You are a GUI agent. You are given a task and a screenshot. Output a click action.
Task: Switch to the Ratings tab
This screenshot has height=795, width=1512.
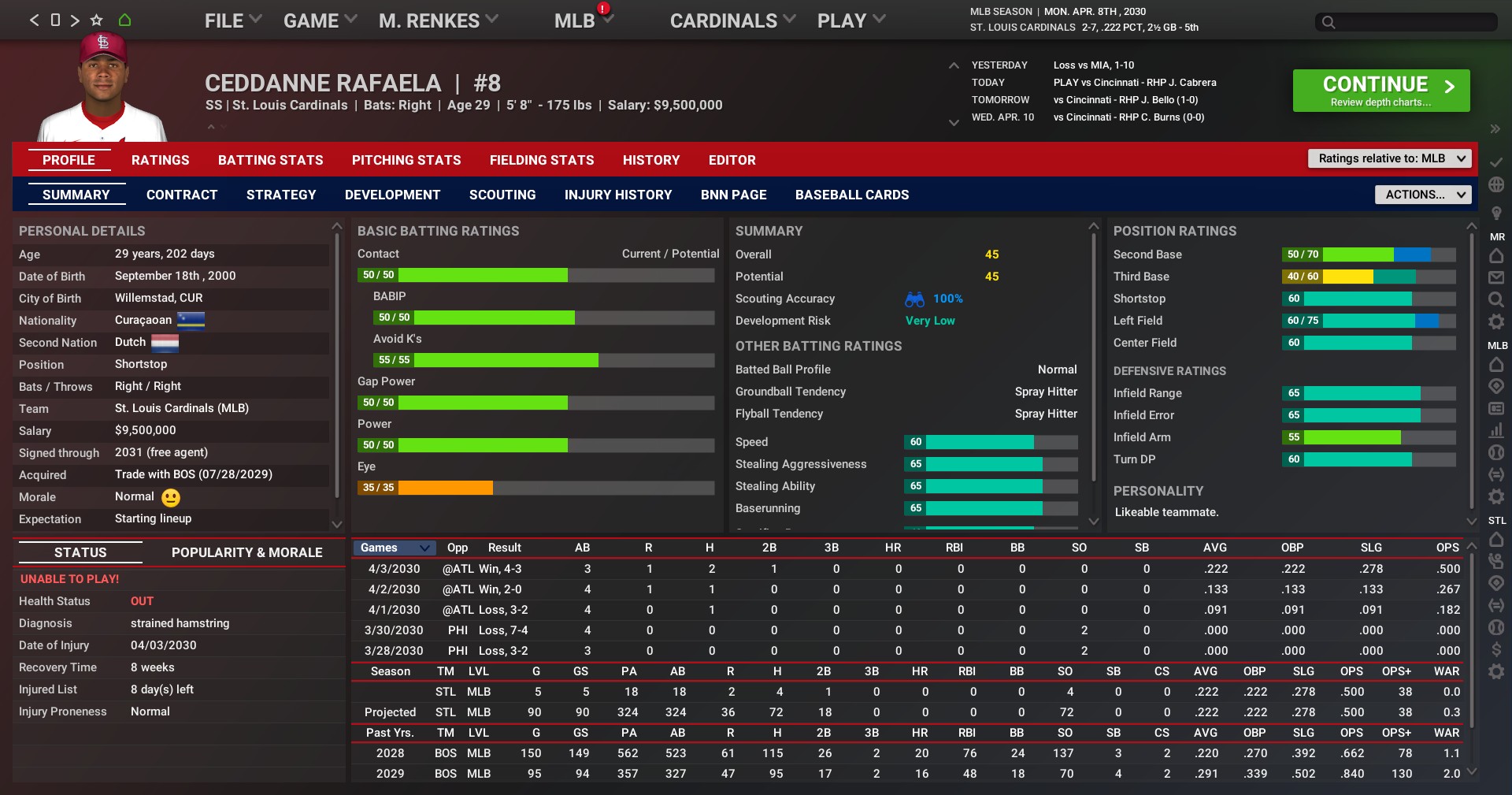(161, 160)
